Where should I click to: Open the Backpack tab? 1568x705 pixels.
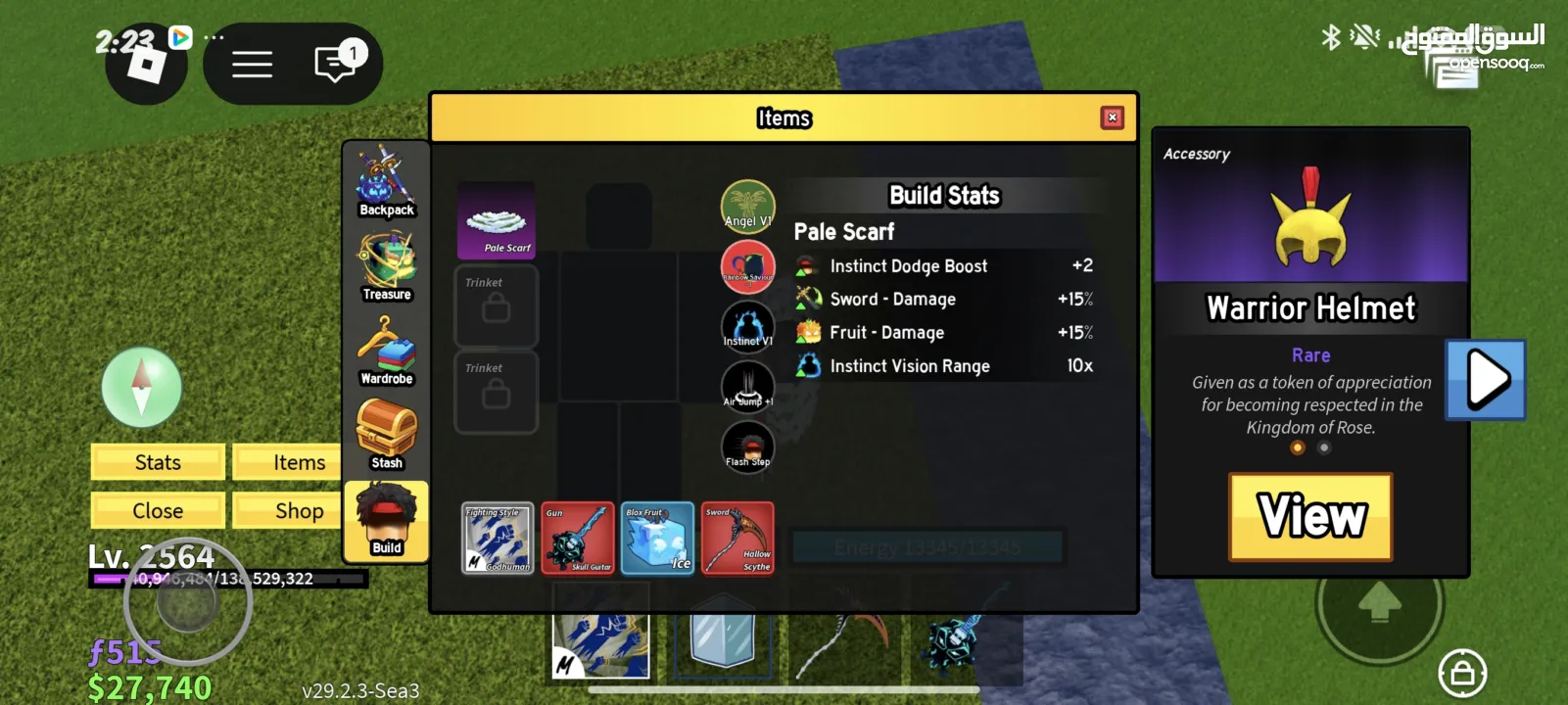387,182
